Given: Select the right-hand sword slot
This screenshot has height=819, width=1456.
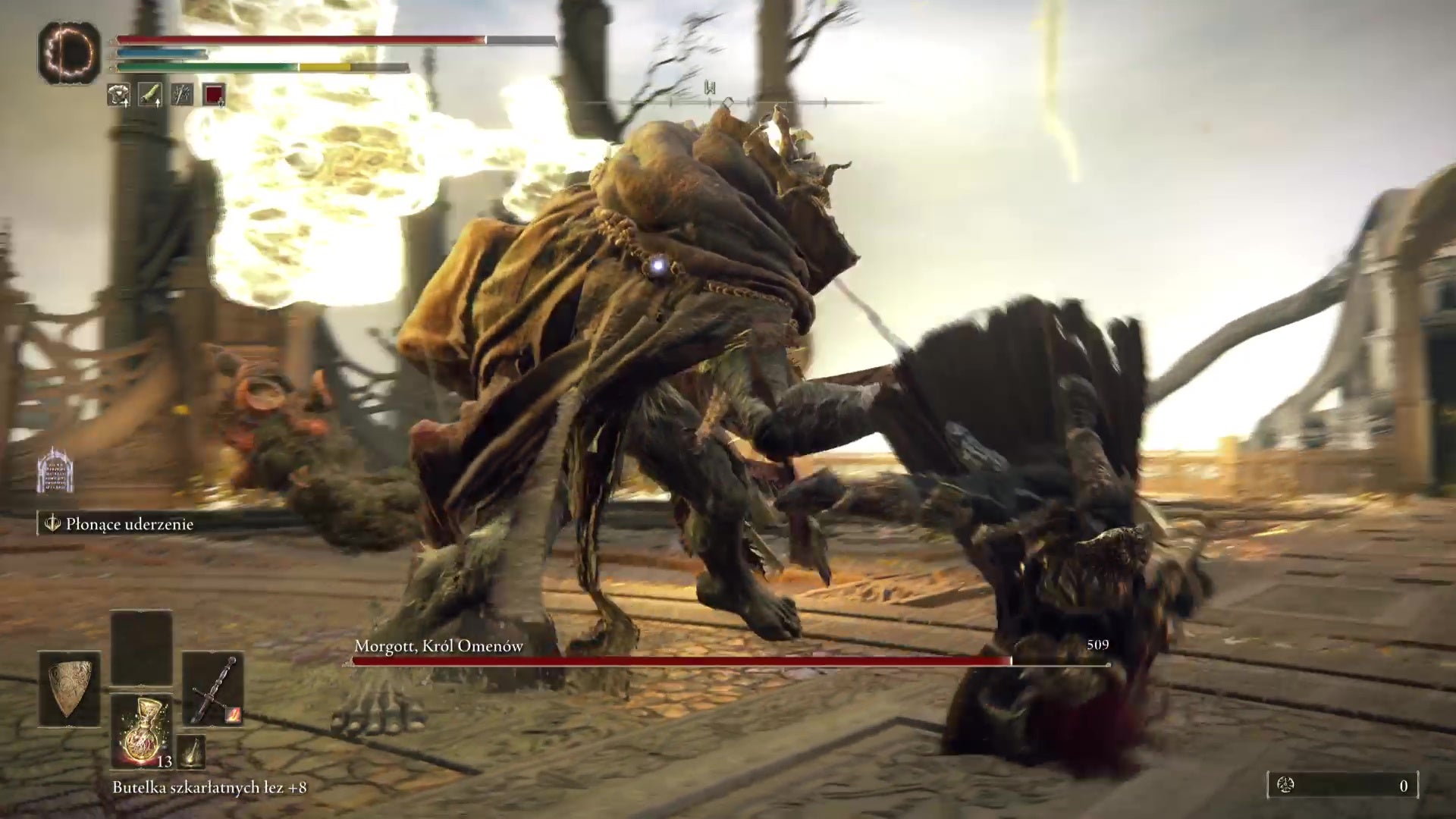Looking at the screenshot, I should [x=213, y=689].
